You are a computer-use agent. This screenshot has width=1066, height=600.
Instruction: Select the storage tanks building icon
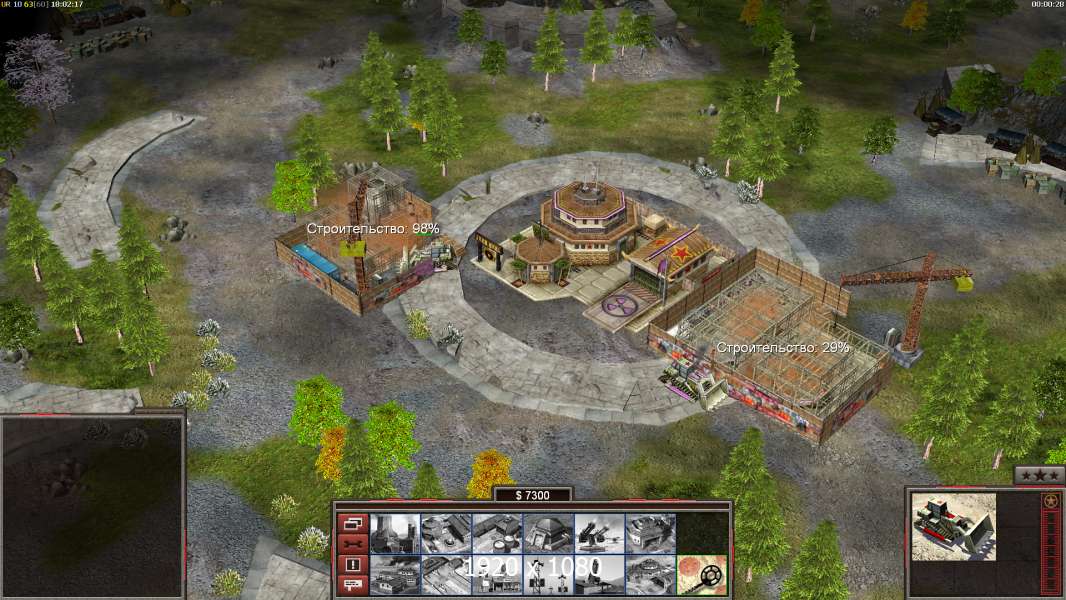pos(497,534)
